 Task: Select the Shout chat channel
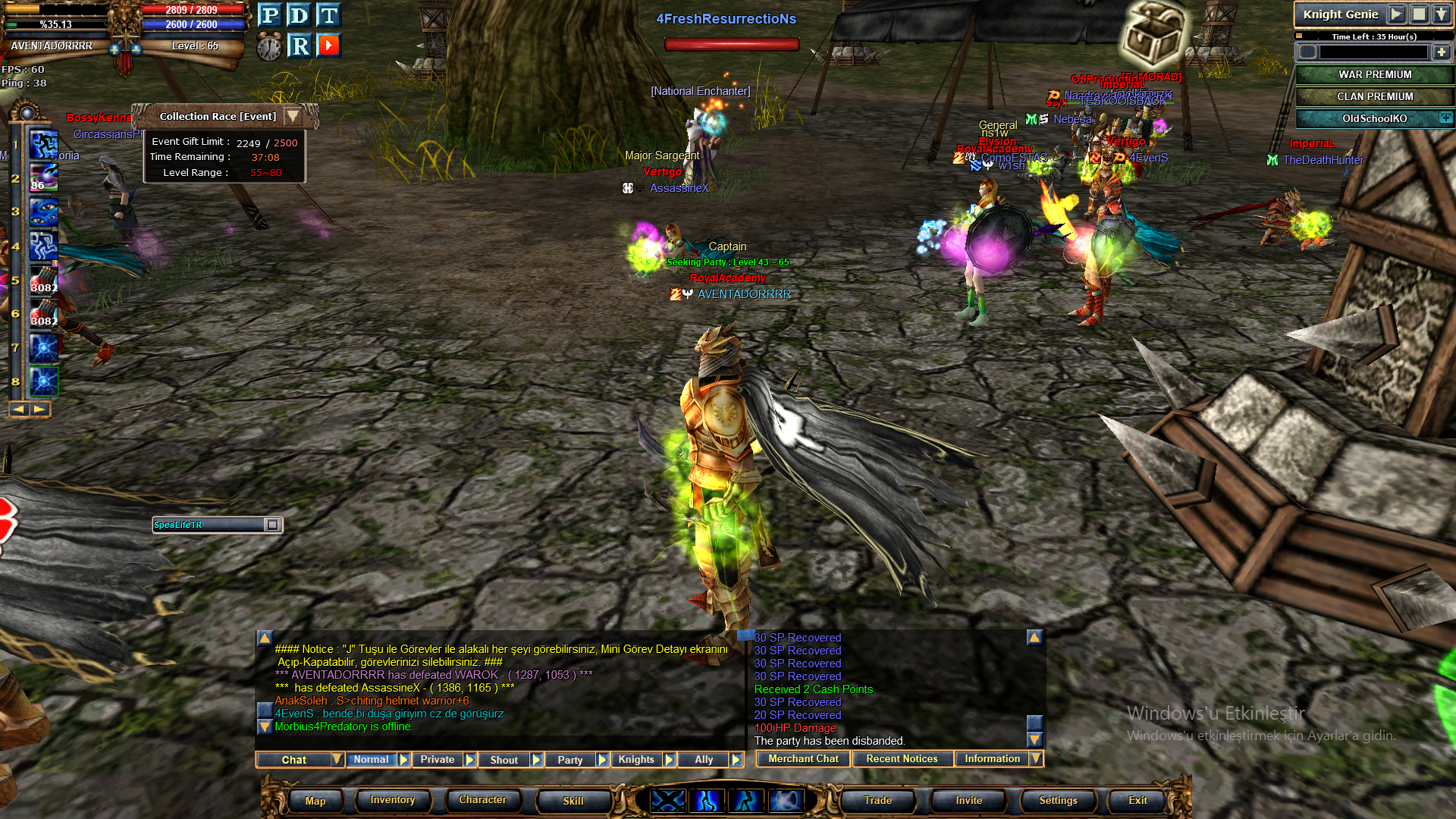tap(504, 760)
